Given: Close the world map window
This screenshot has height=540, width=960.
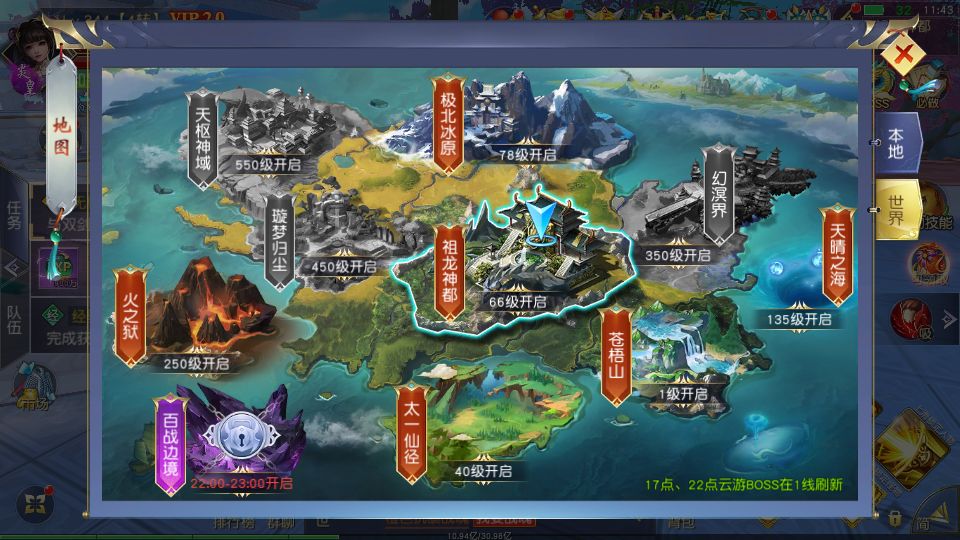Looking at the screenshot, I should (903, 55).
